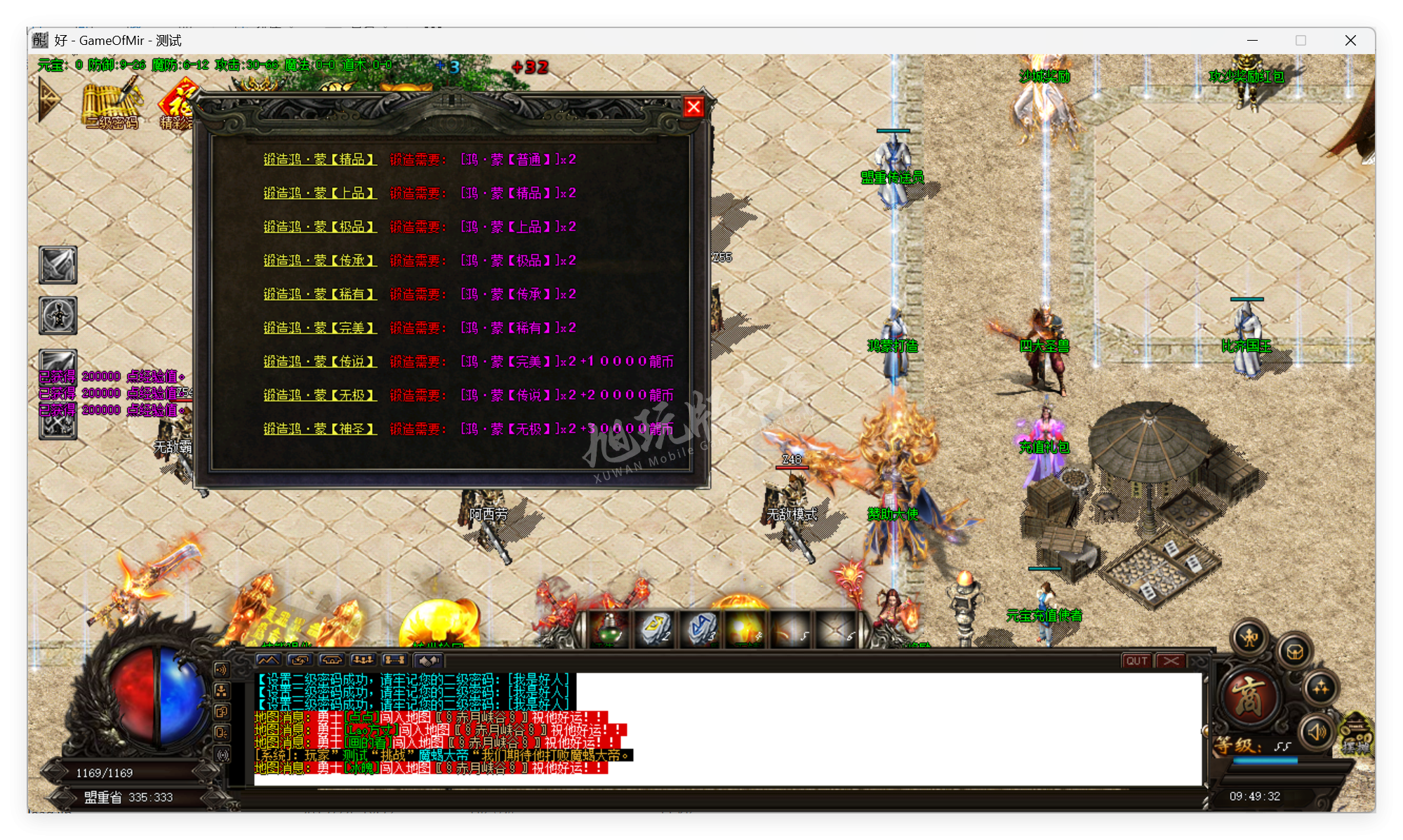Choose the 锻造鸿·蒙【完美】 forging link
This screenshot has width=1403, height=840.
(319, 328)
